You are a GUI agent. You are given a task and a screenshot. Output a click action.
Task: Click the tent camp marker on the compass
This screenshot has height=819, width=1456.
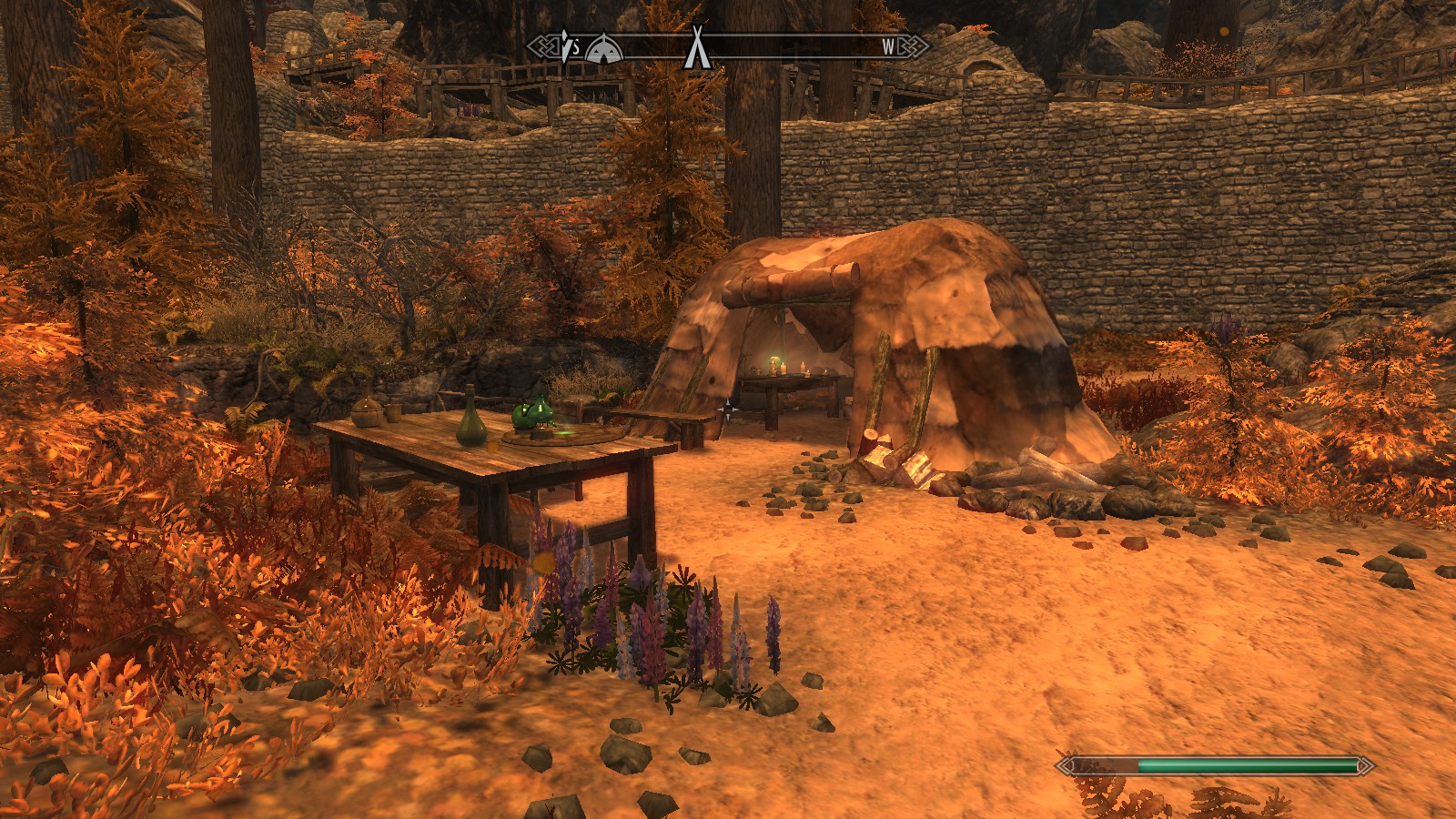click(697, 47)
